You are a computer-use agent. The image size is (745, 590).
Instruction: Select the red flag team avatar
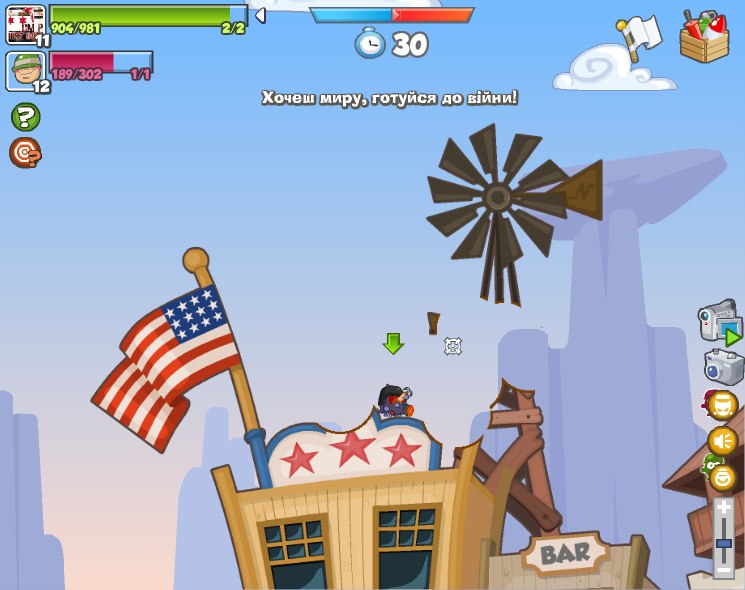pyautogui.click(x=26, y=23)
